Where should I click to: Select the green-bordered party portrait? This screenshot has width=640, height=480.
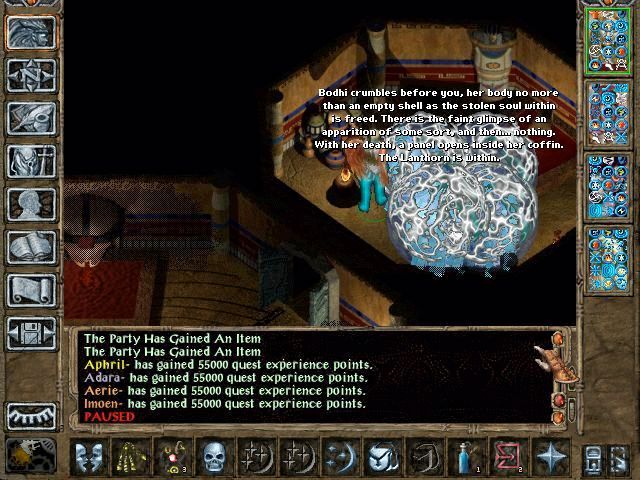[x=609, y=42]
